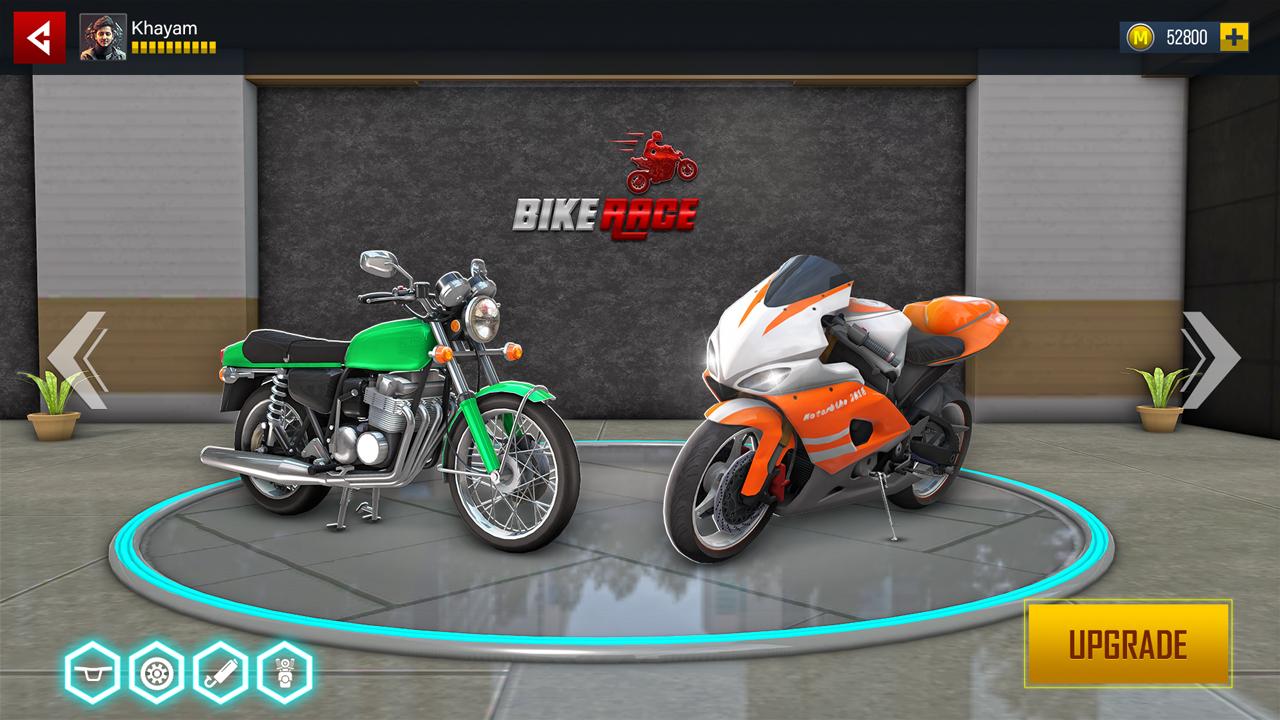The width and height of the screenshot is (1280, 720).
Task: Click the red back arrow
Action: pyautogui.click(x=38, y=33)
